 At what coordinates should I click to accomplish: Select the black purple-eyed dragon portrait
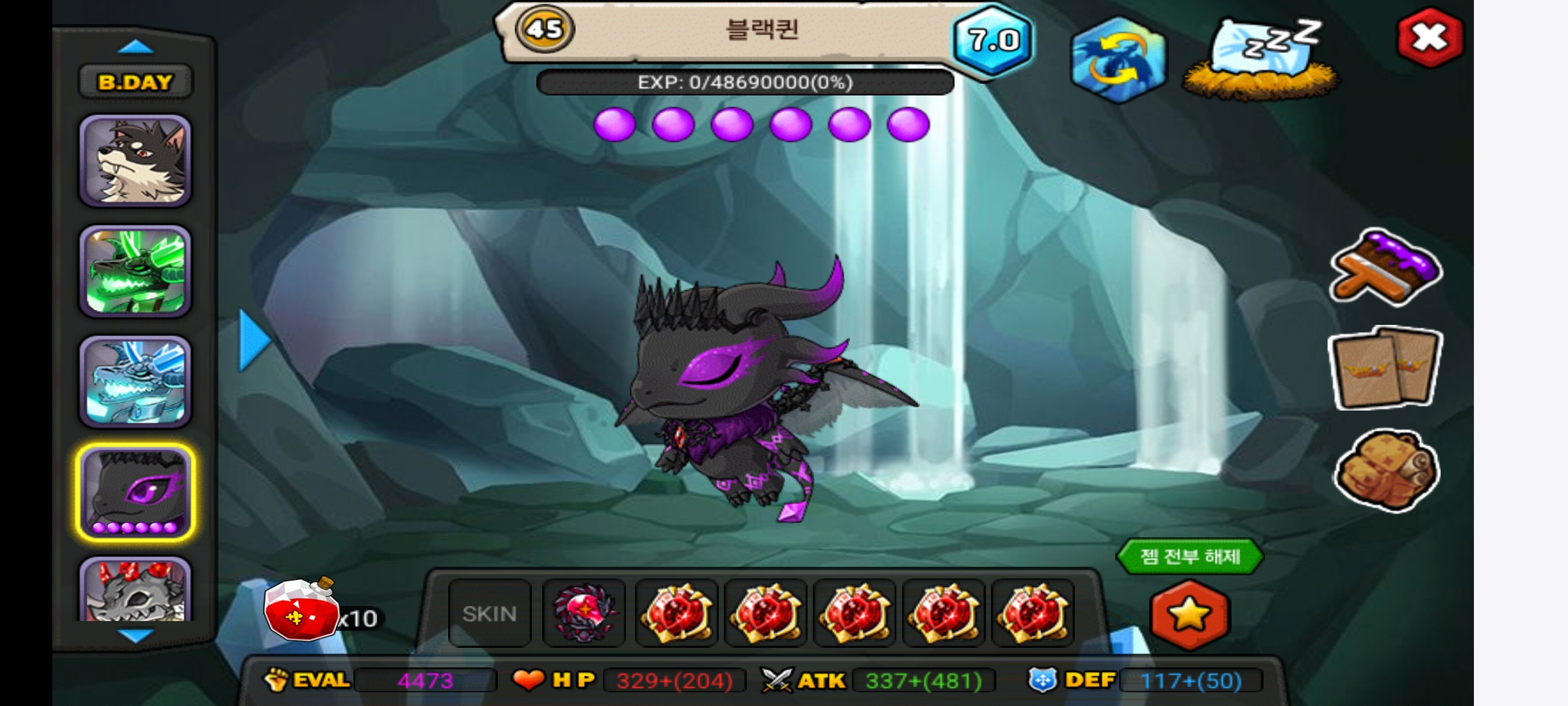(x=135, y=492)
